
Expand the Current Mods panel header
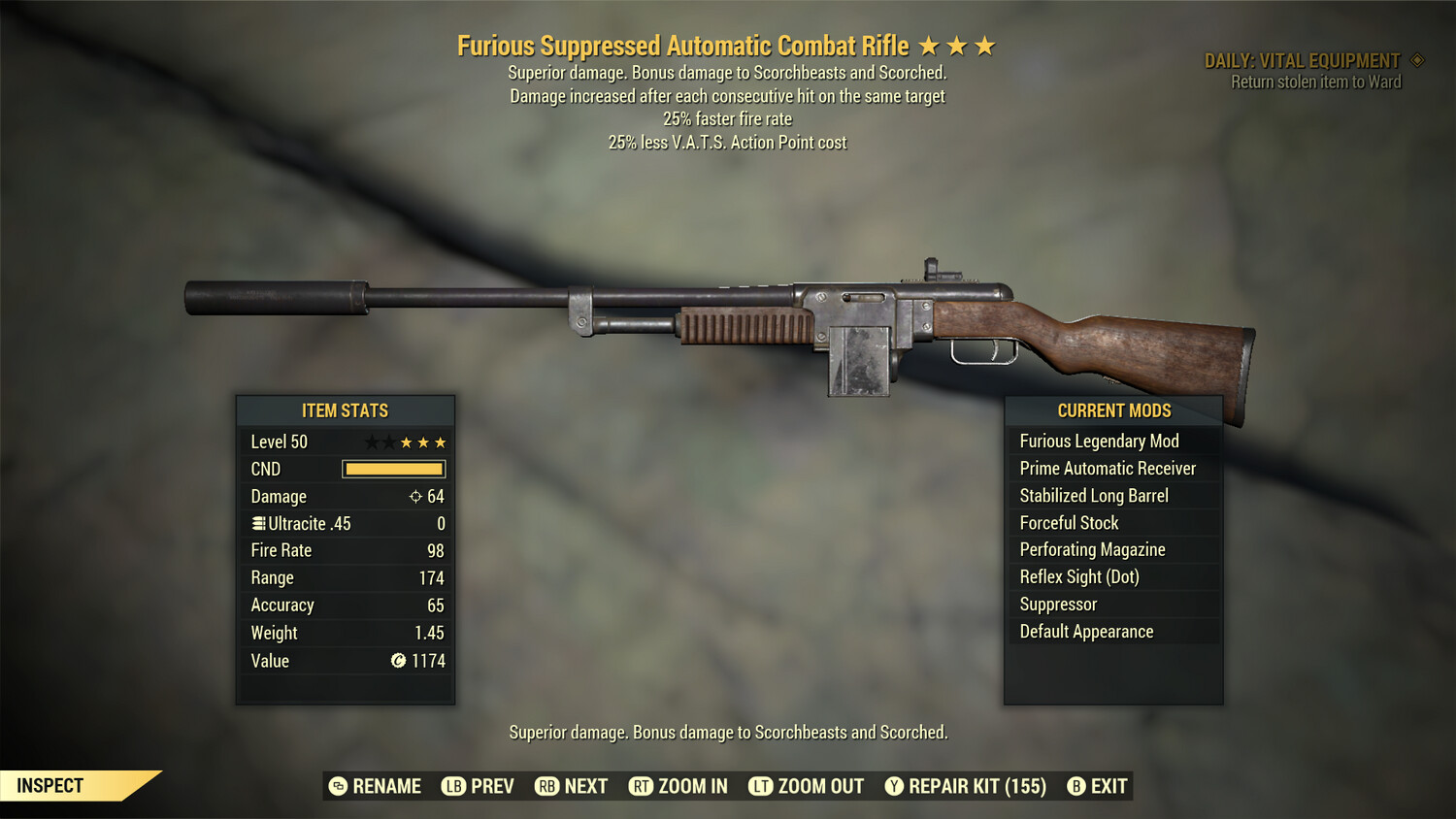point(1113,410)
